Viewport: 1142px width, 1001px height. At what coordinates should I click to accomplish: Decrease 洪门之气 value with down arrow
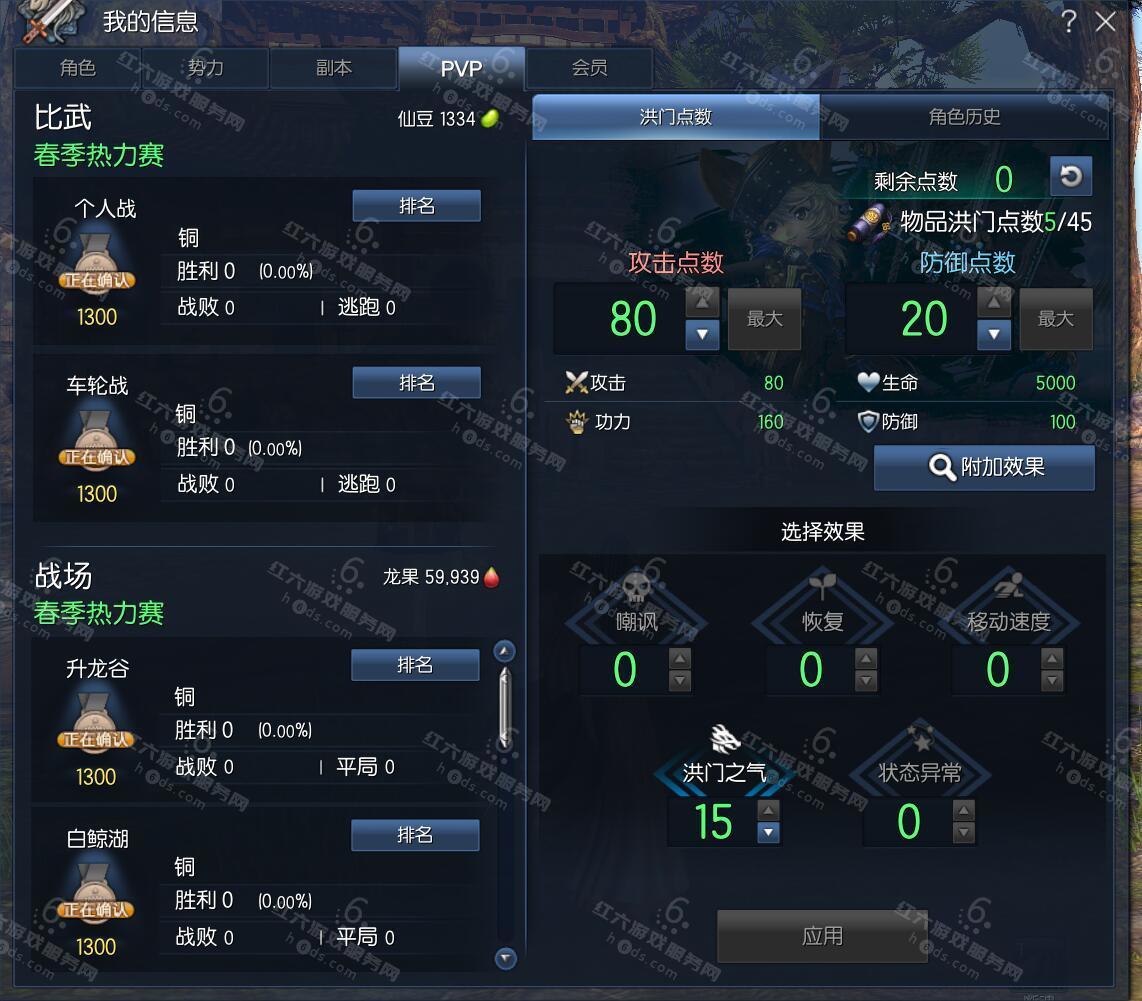pos(768,832)
